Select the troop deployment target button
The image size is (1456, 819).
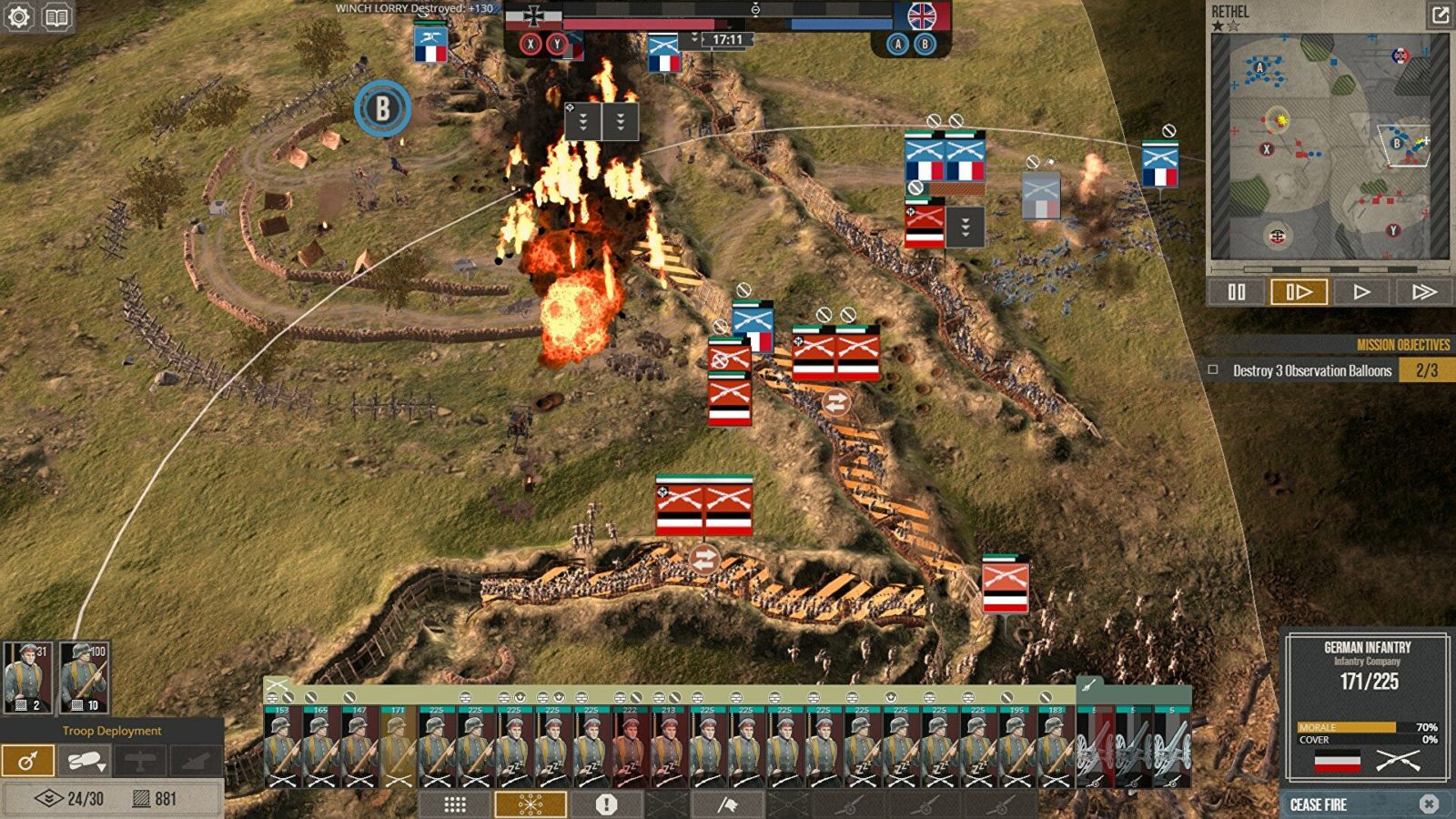(x=27, y=761)
